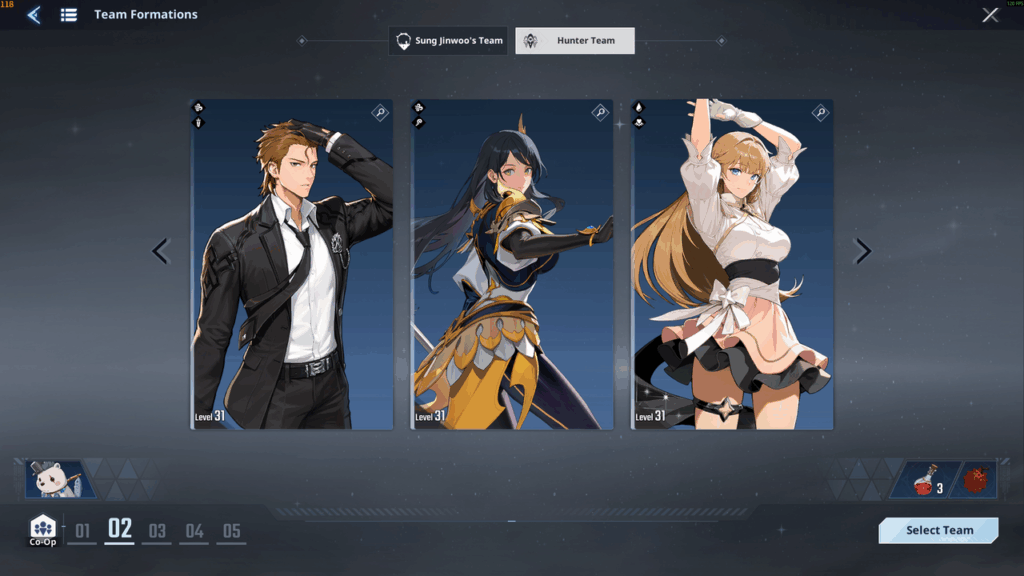
Task: Open the Co-Op team preset
Action: tap(43, 530)
